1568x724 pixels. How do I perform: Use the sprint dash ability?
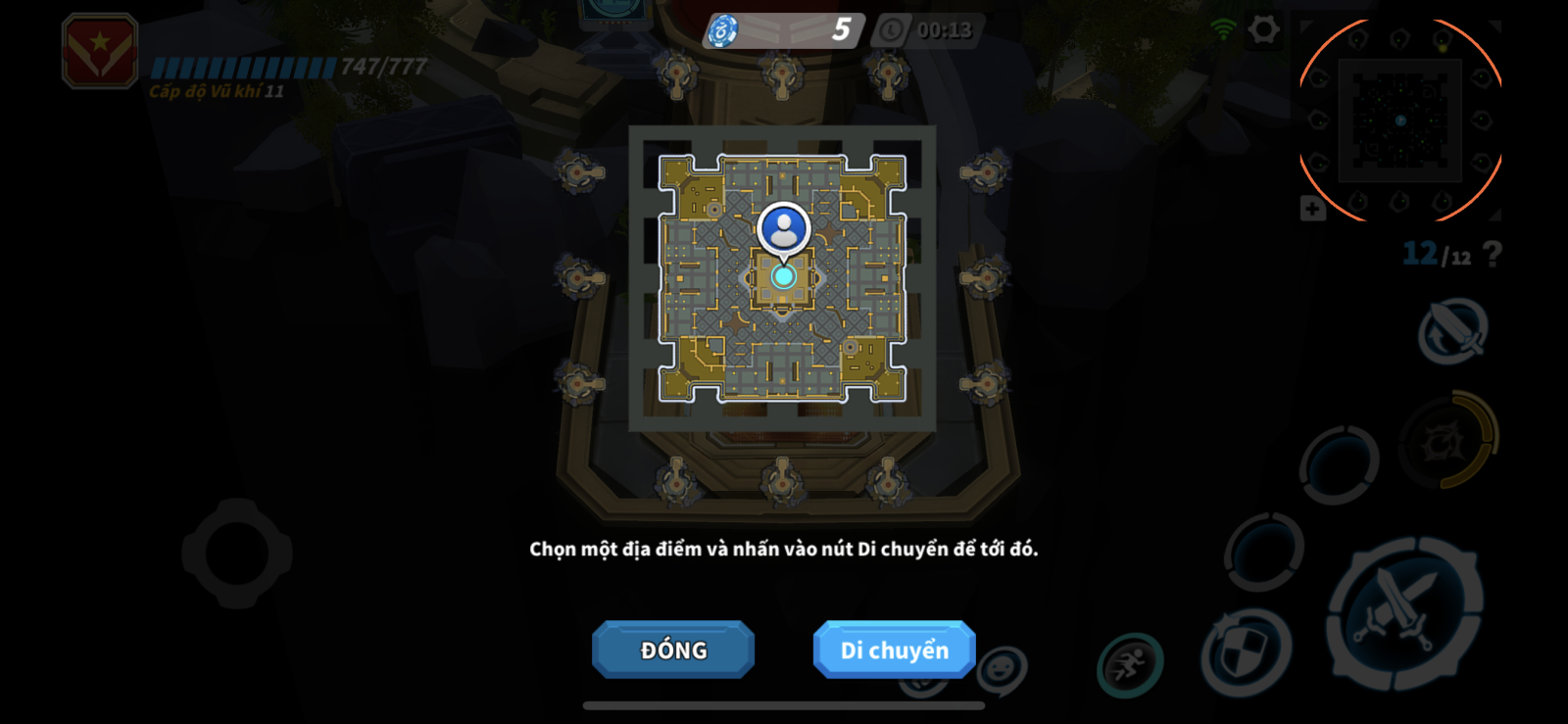tap(1129, 665)
